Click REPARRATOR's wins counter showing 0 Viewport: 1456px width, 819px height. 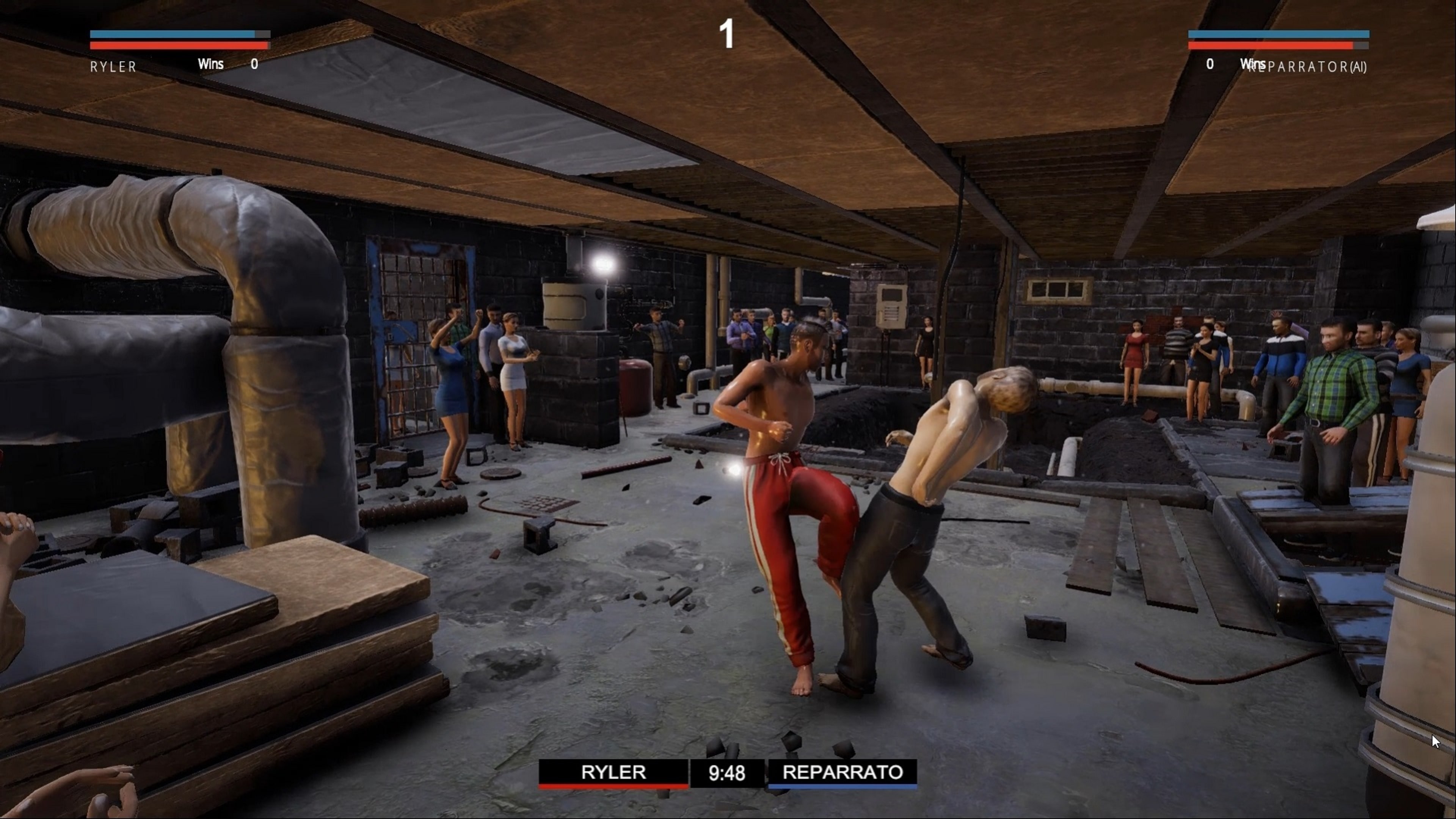[x=1210, y=64]
